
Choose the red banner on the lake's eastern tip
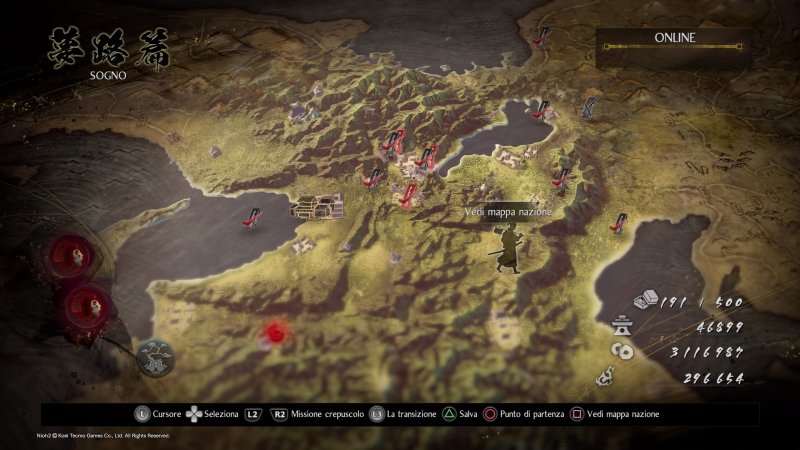[541, 111]
